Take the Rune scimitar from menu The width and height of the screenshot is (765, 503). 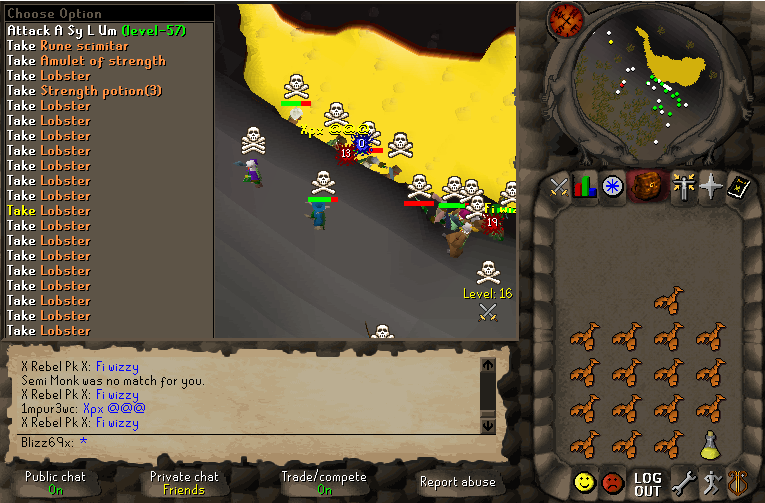(x=68, y=46)
